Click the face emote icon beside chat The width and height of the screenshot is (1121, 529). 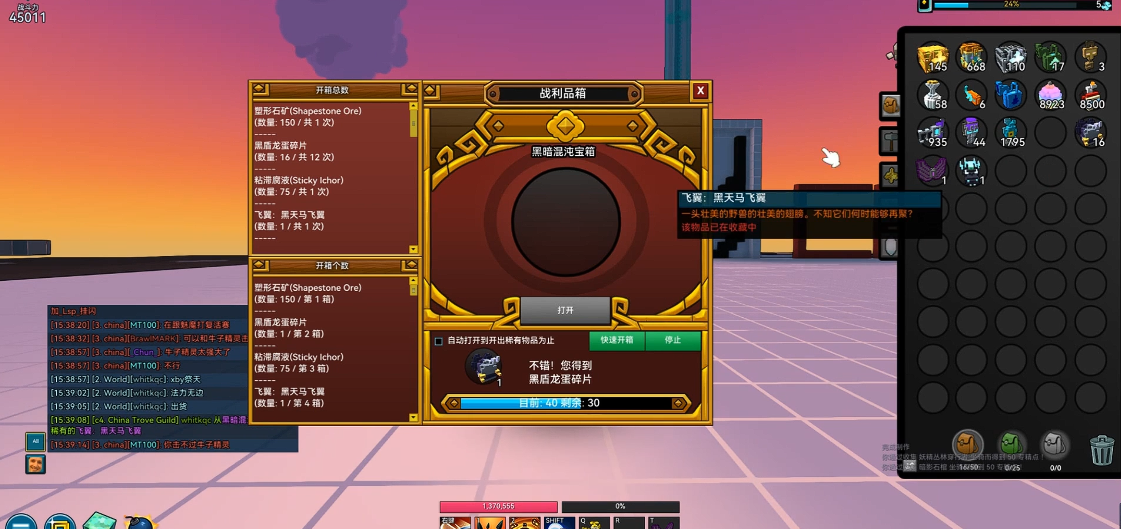[x=35, y=464]
